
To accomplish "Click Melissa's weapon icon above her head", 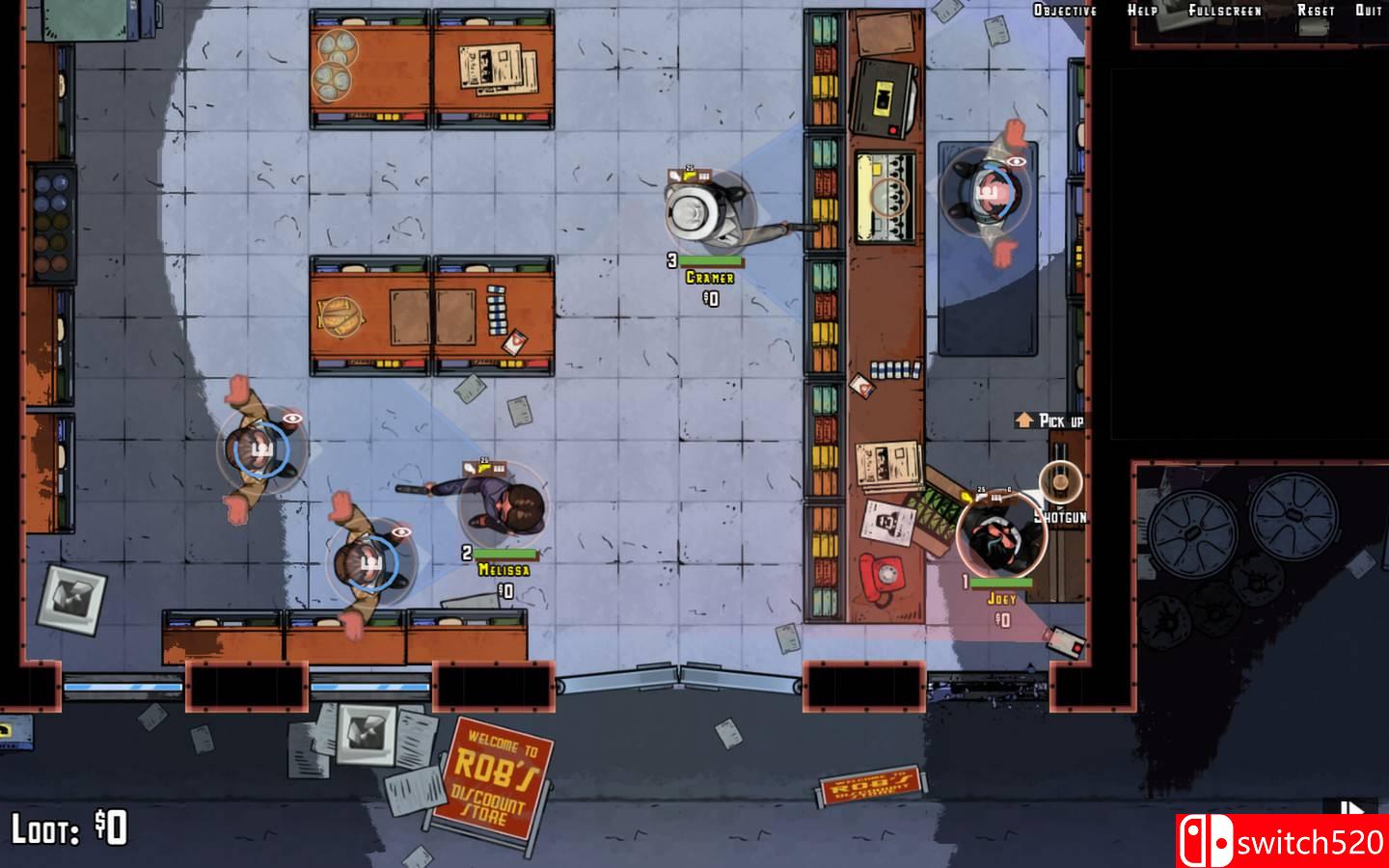I will tap(484, 469).
